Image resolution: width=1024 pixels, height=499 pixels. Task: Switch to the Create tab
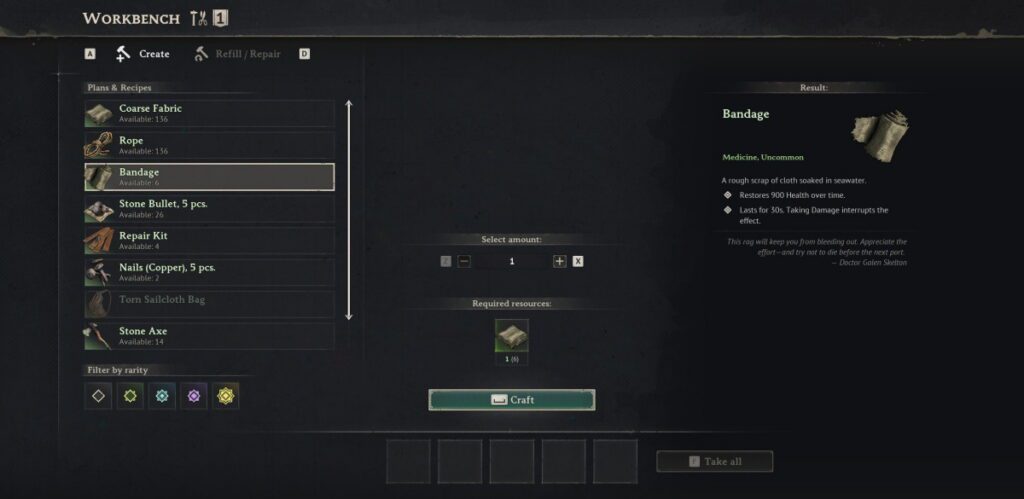[143, 54]
